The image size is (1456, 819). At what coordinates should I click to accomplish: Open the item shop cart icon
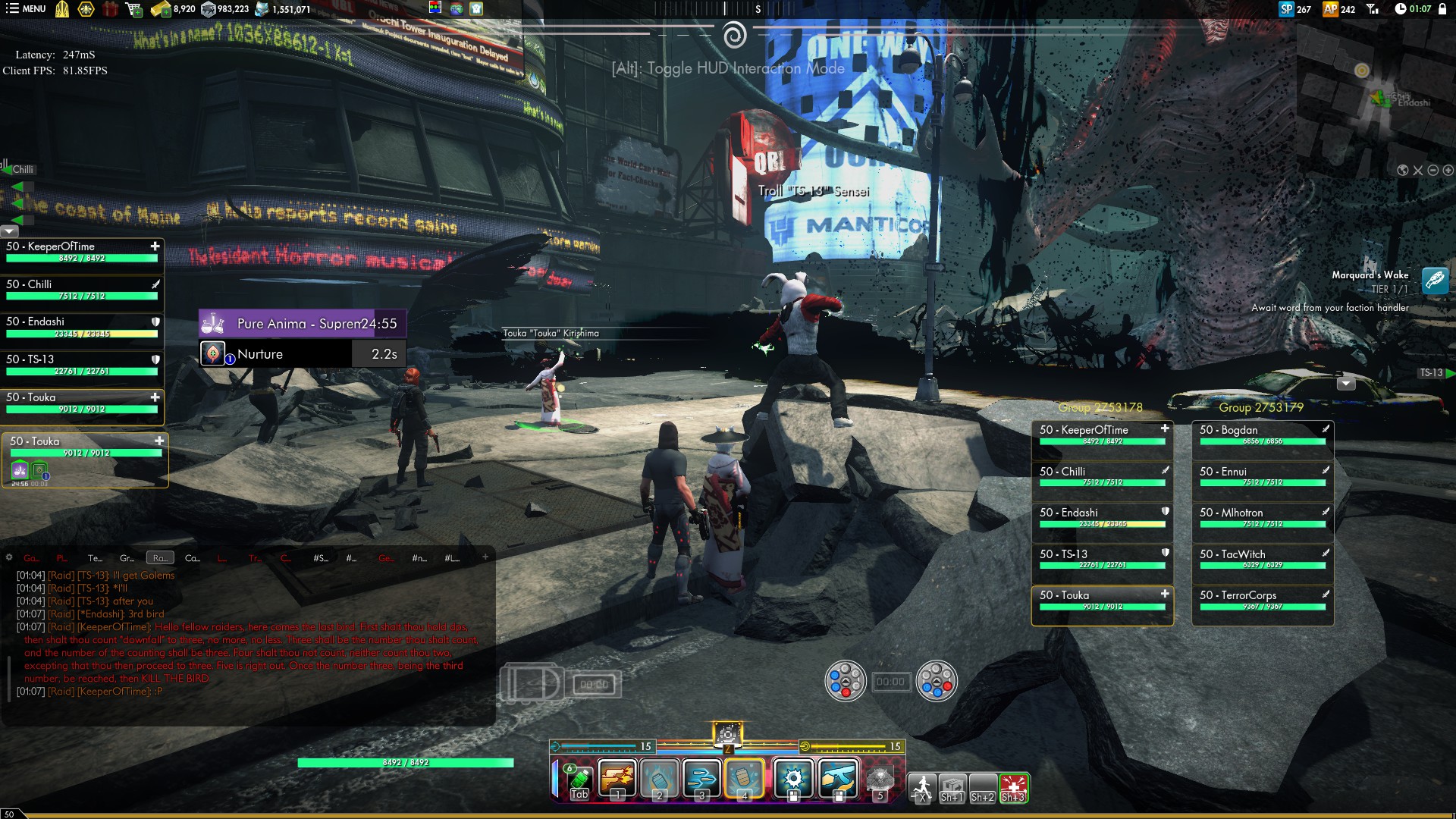pos(133,9)
